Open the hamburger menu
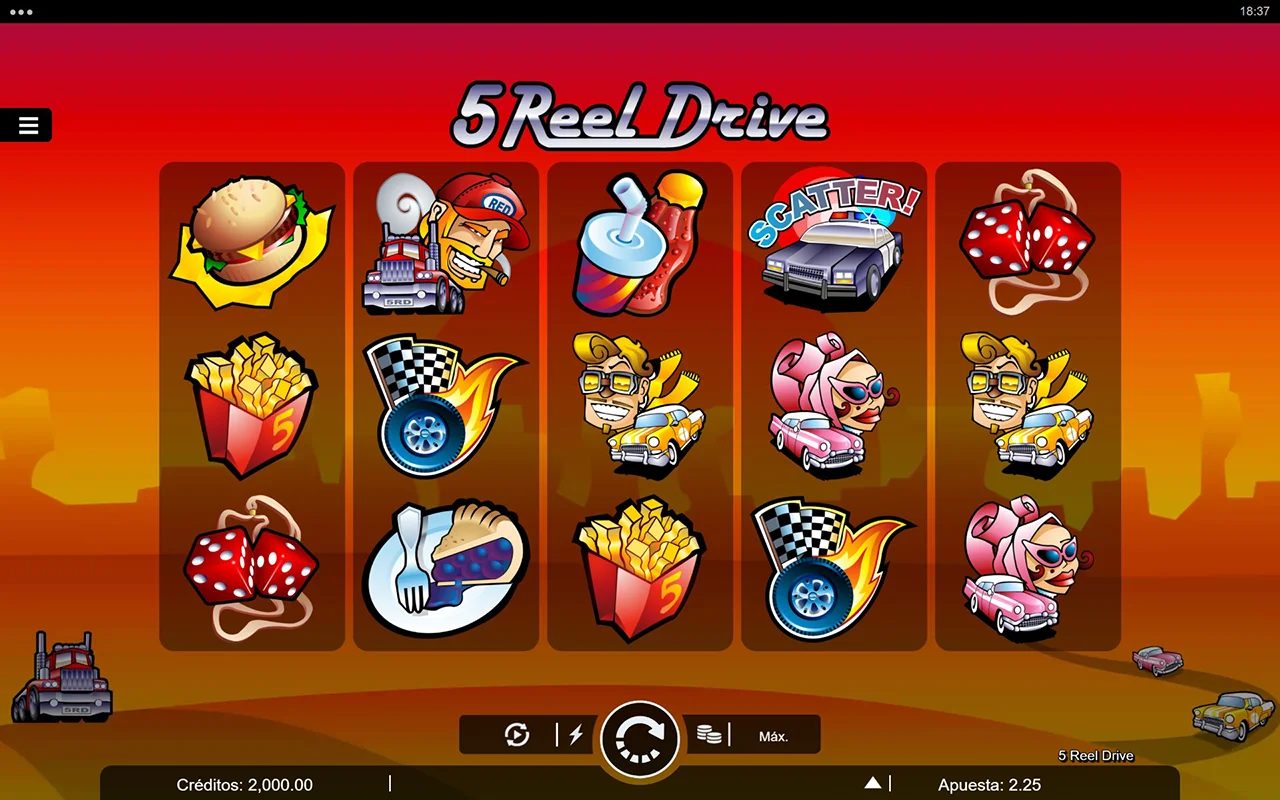 (x=28, y=125)
